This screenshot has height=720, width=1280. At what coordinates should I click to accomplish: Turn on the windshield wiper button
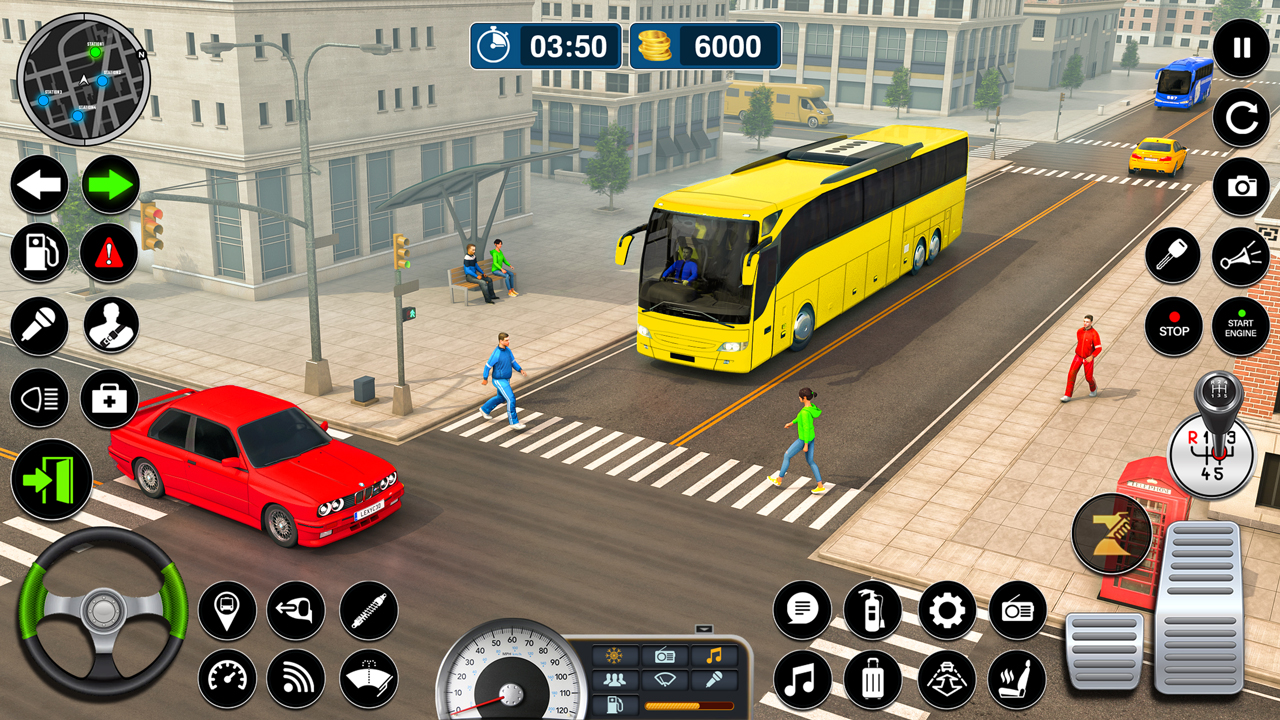tap(369, 679)
